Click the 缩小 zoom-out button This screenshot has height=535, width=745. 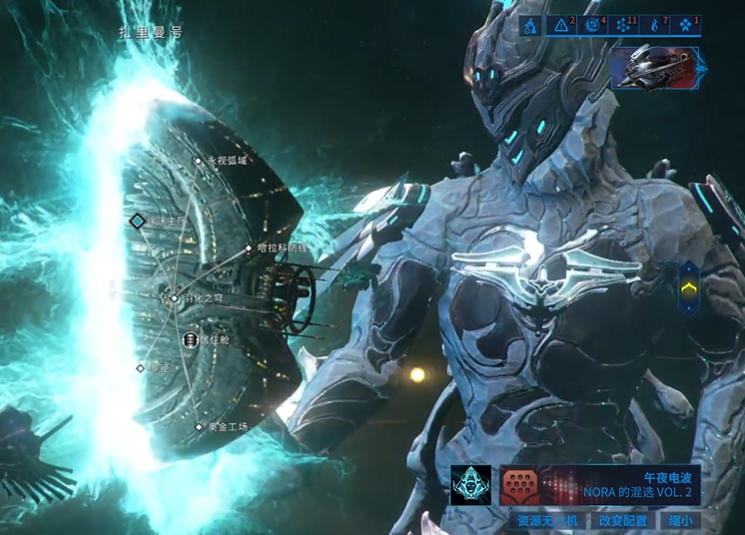pos(681,521)
